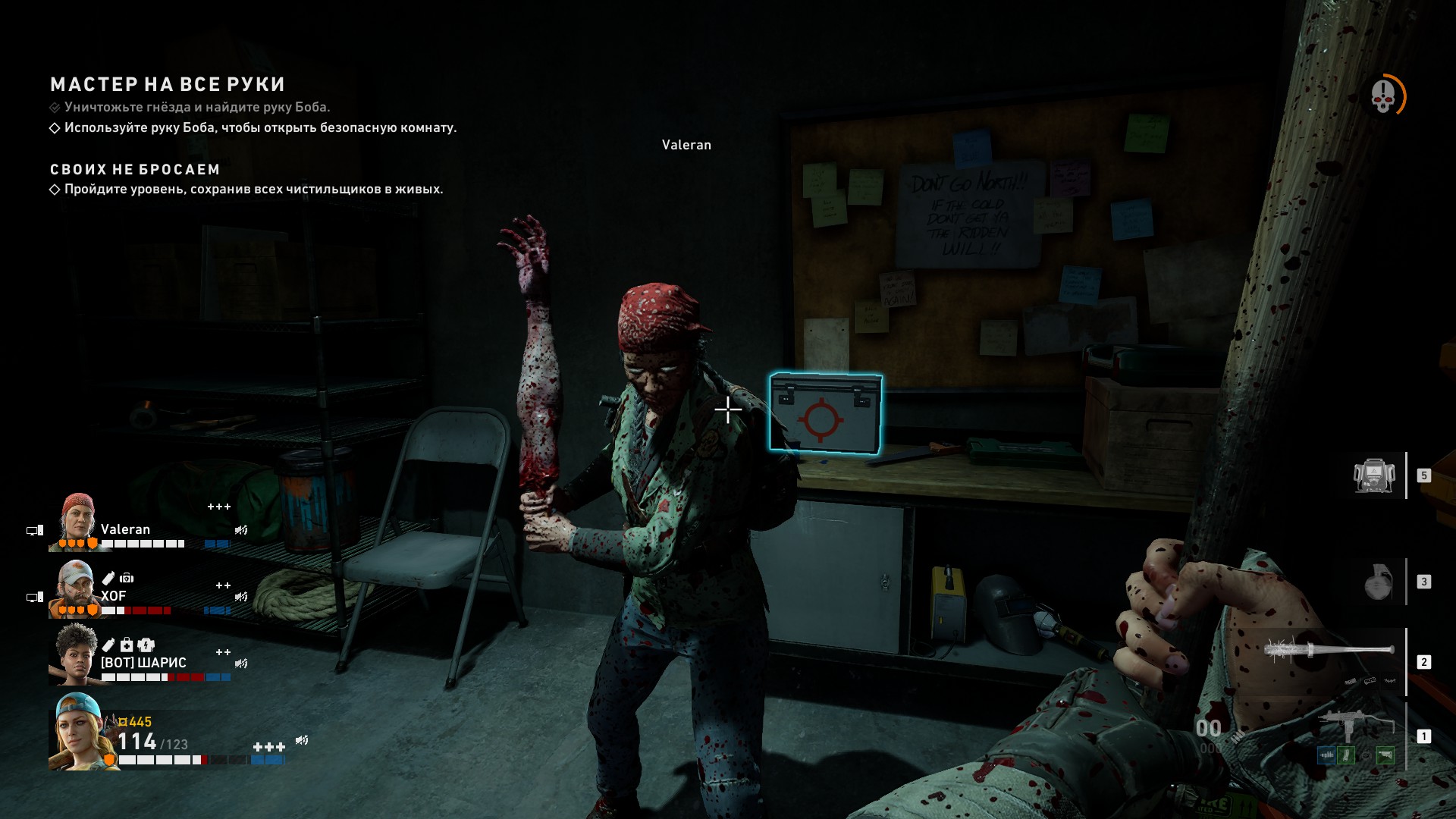1456x819 pixels.
Task: Click the red-eyed skull icon
Action: click(1383, 96)
